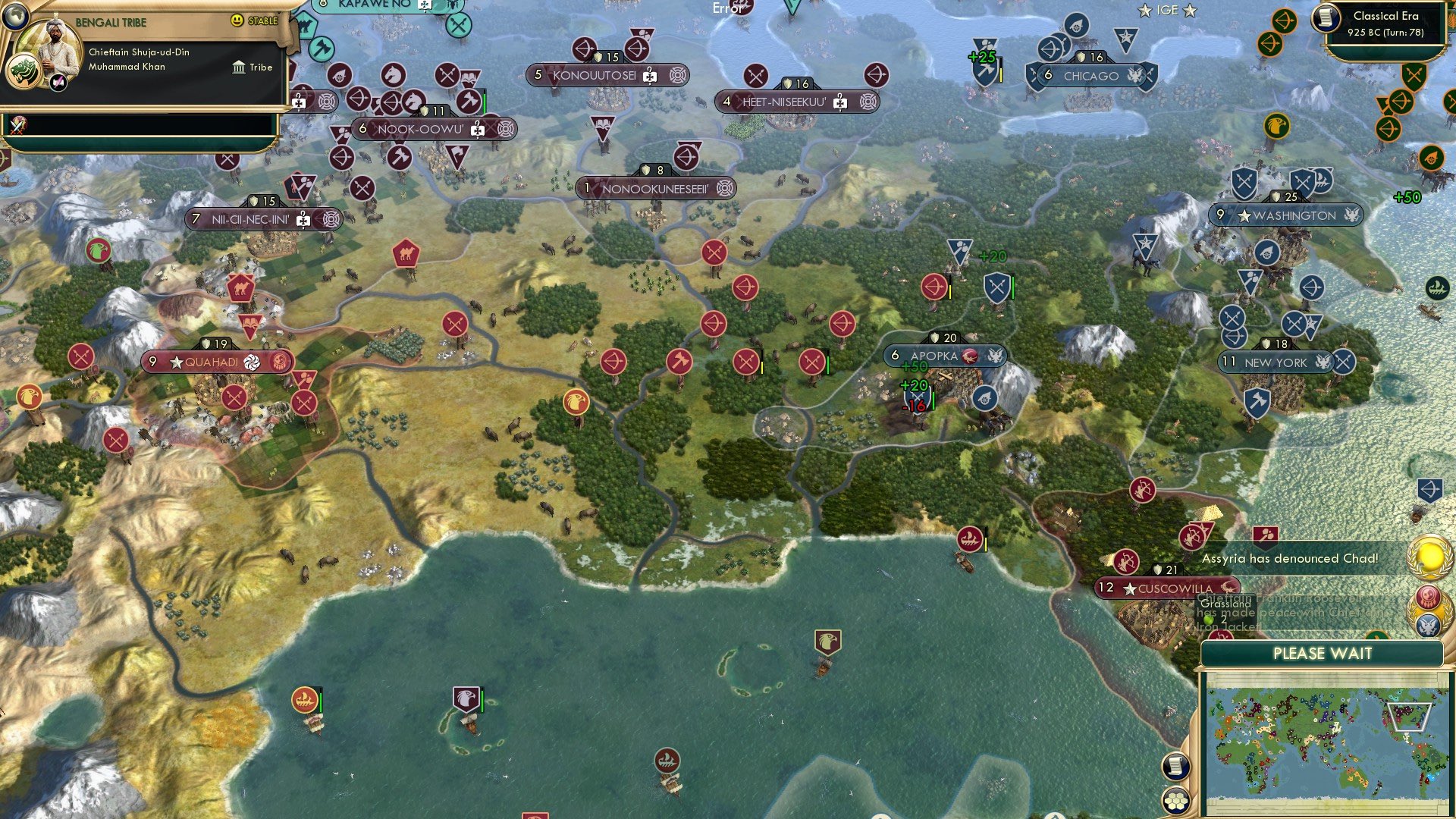
Task: Open the notification log scroll icon above the minimap
Action: click(x=1175, y=767)
